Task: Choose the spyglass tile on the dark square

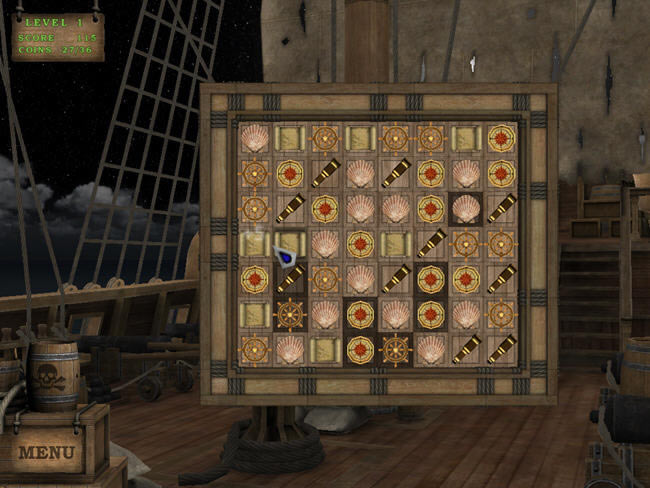Action: click(290, 278)
